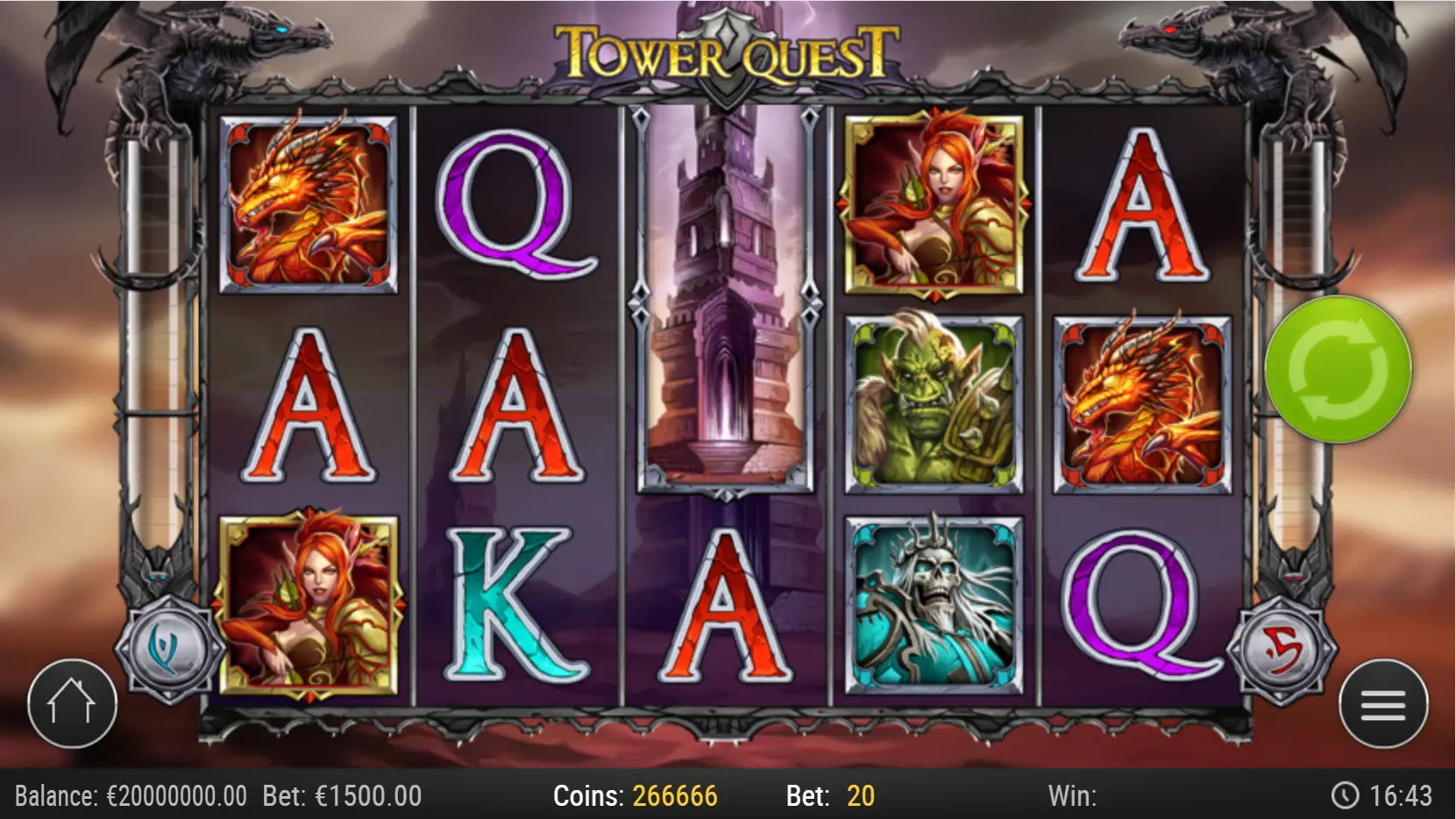Click the blue potion vial level meter
Viewport: 1456px width, 819px height.
[x=153, y=351]
